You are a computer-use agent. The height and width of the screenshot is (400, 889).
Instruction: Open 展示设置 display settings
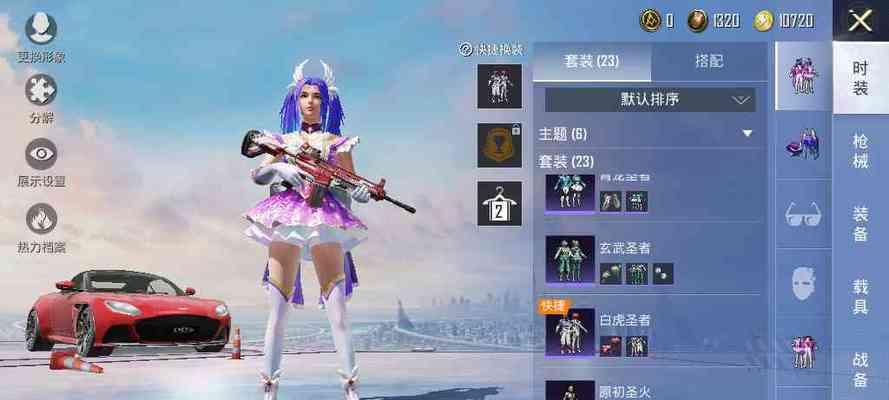point(41,162)
